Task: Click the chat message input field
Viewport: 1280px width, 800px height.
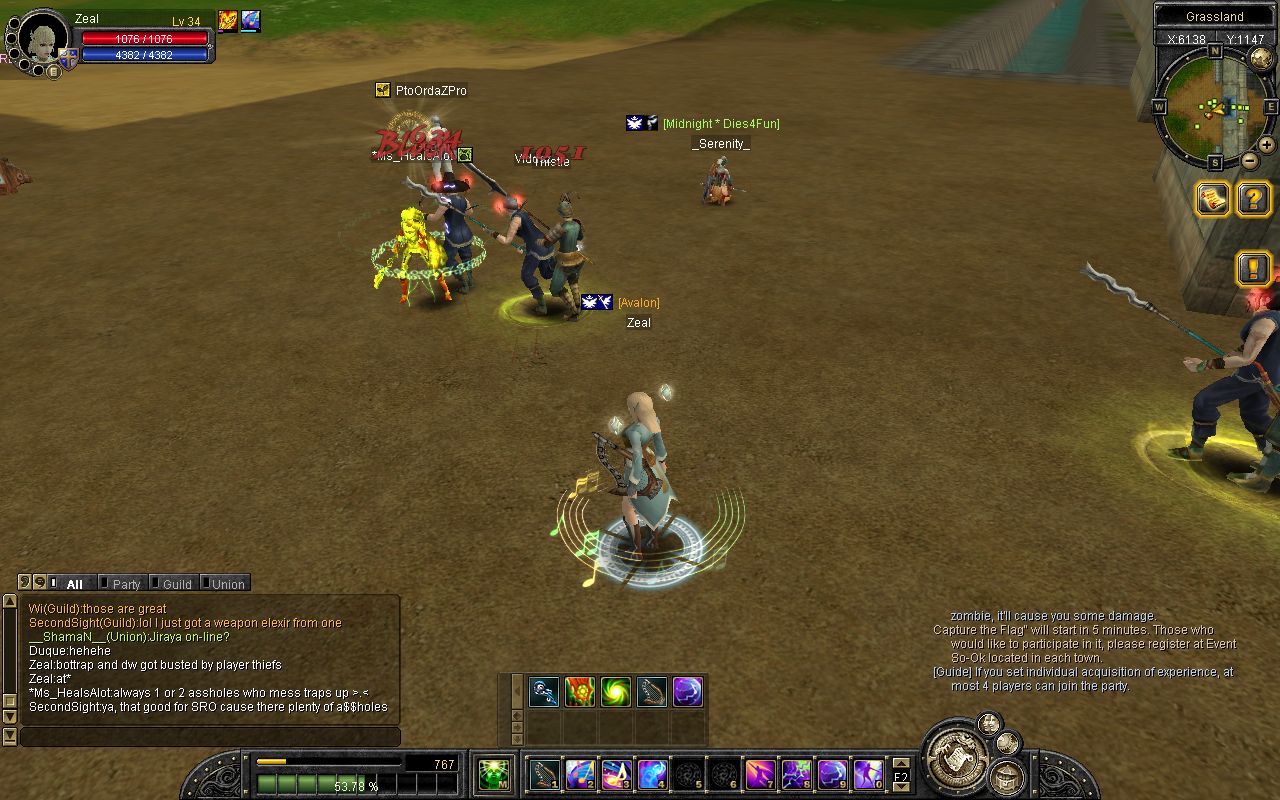Action: click(210, 737)
